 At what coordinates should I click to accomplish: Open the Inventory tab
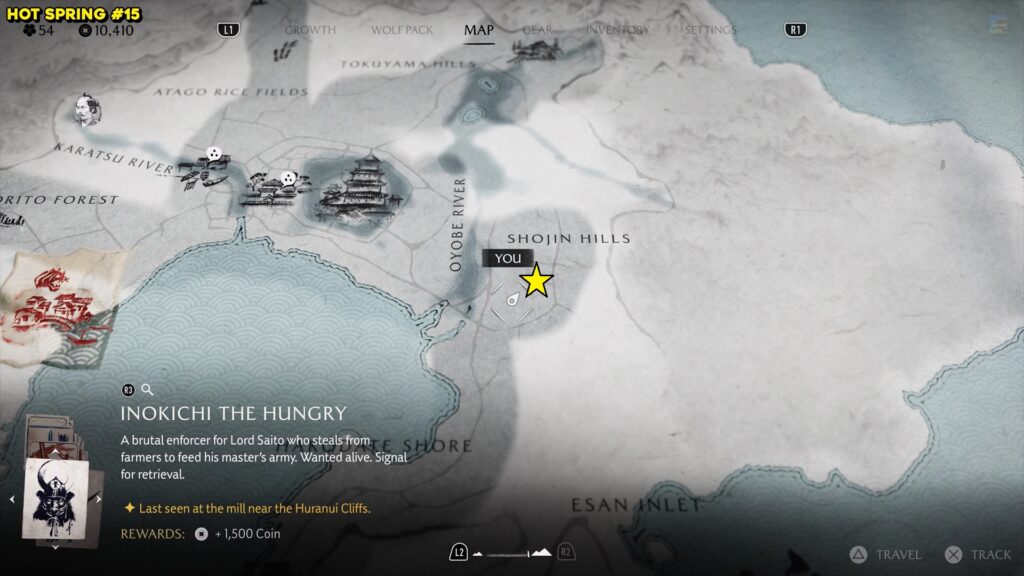click(617, 30)
